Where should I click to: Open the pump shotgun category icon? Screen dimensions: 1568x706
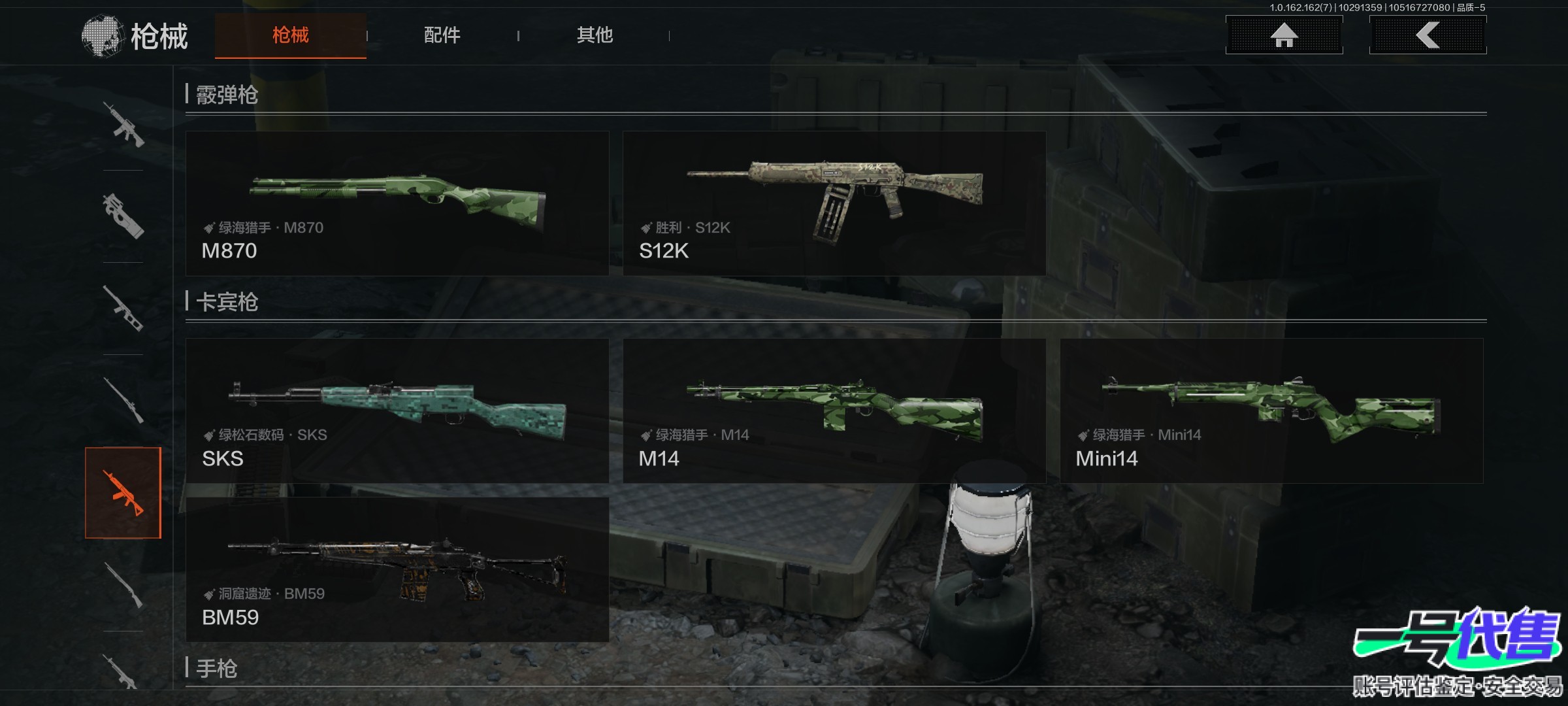(123, 585)
